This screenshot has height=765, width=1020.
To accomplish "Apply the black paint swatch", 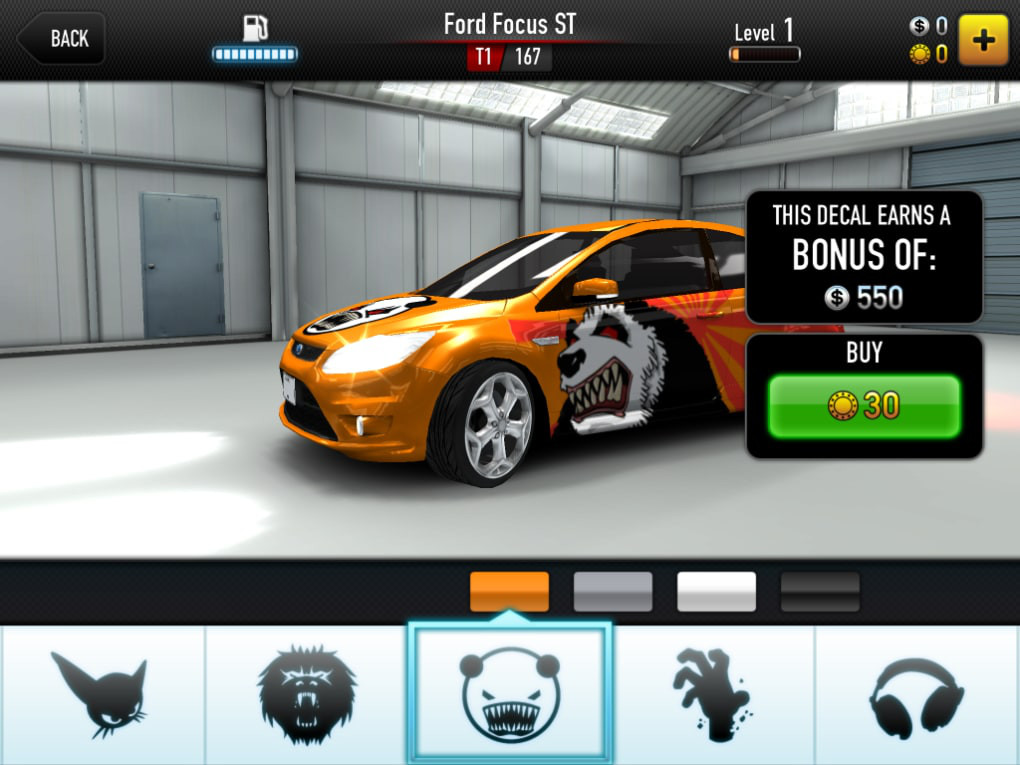I will coord(820,591).
